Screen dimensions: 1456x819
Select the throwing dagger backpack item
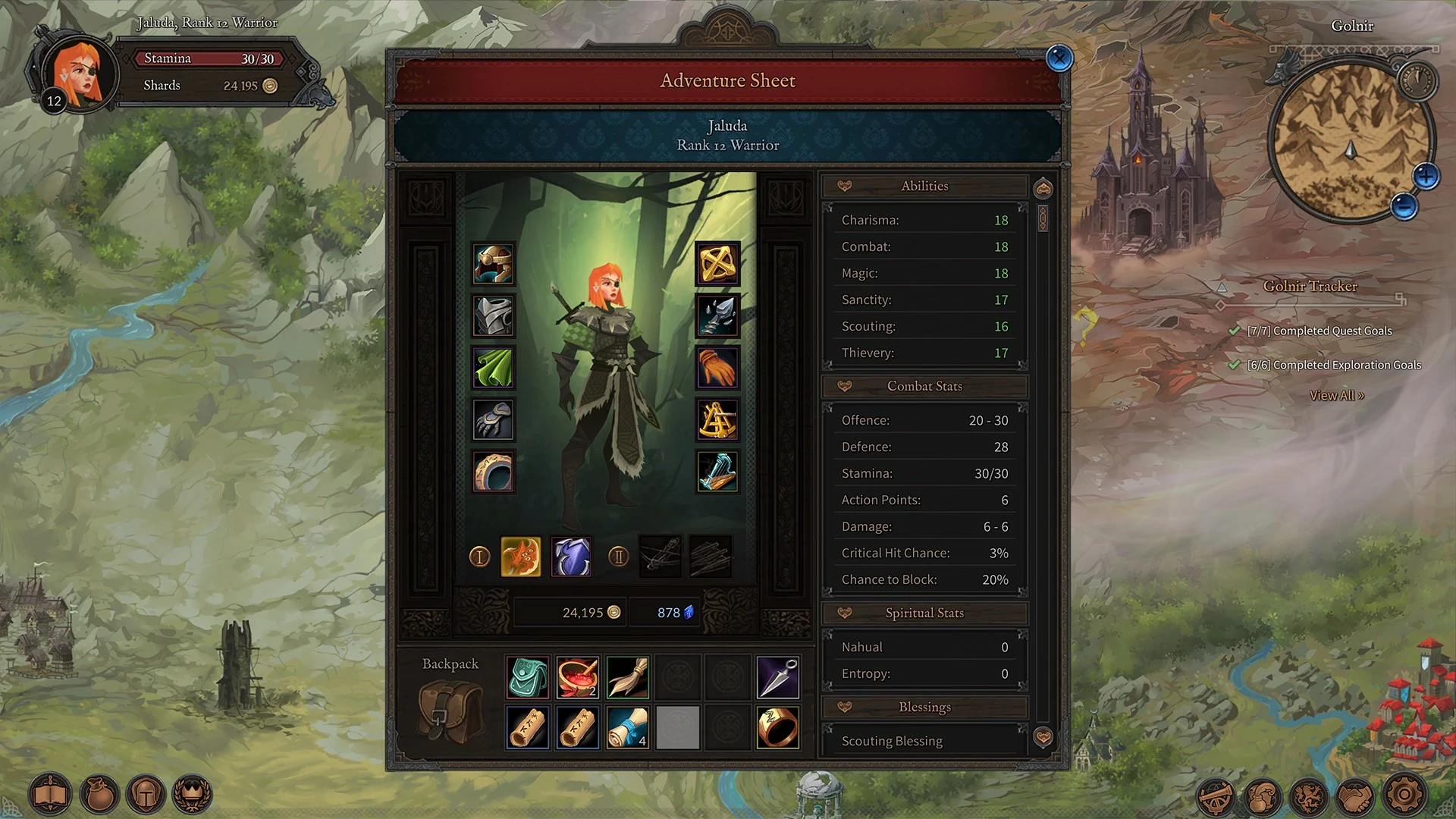pyautogui.click(x=778, y=677)
